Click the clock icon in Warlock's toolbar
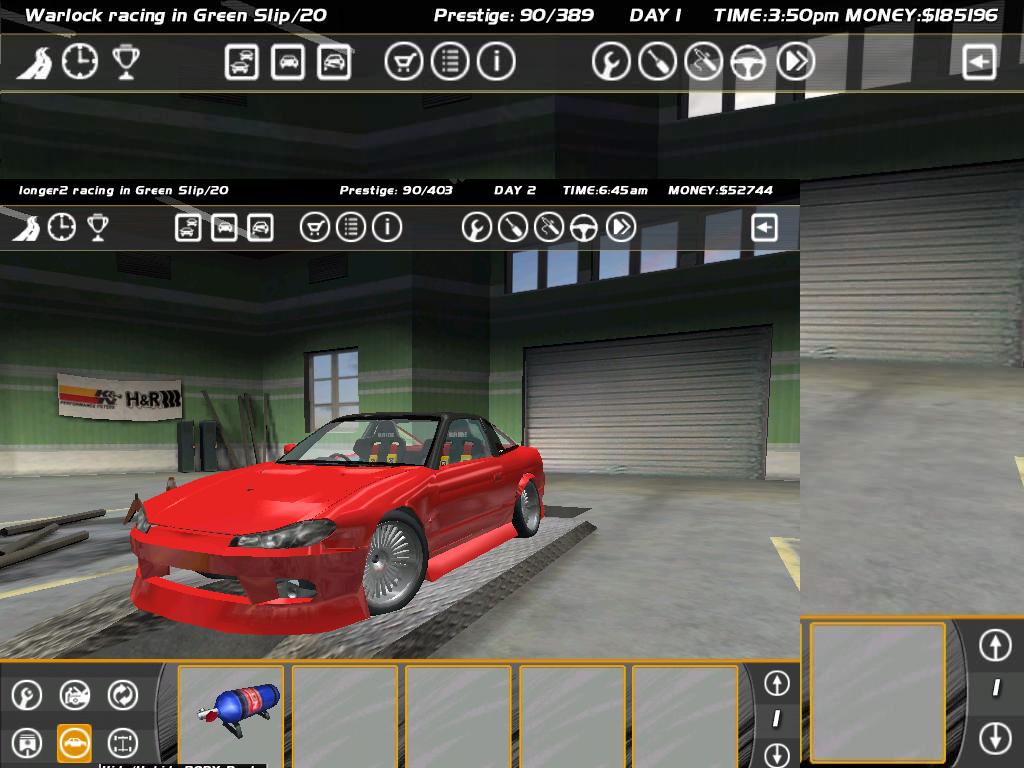 coord(80,62)
